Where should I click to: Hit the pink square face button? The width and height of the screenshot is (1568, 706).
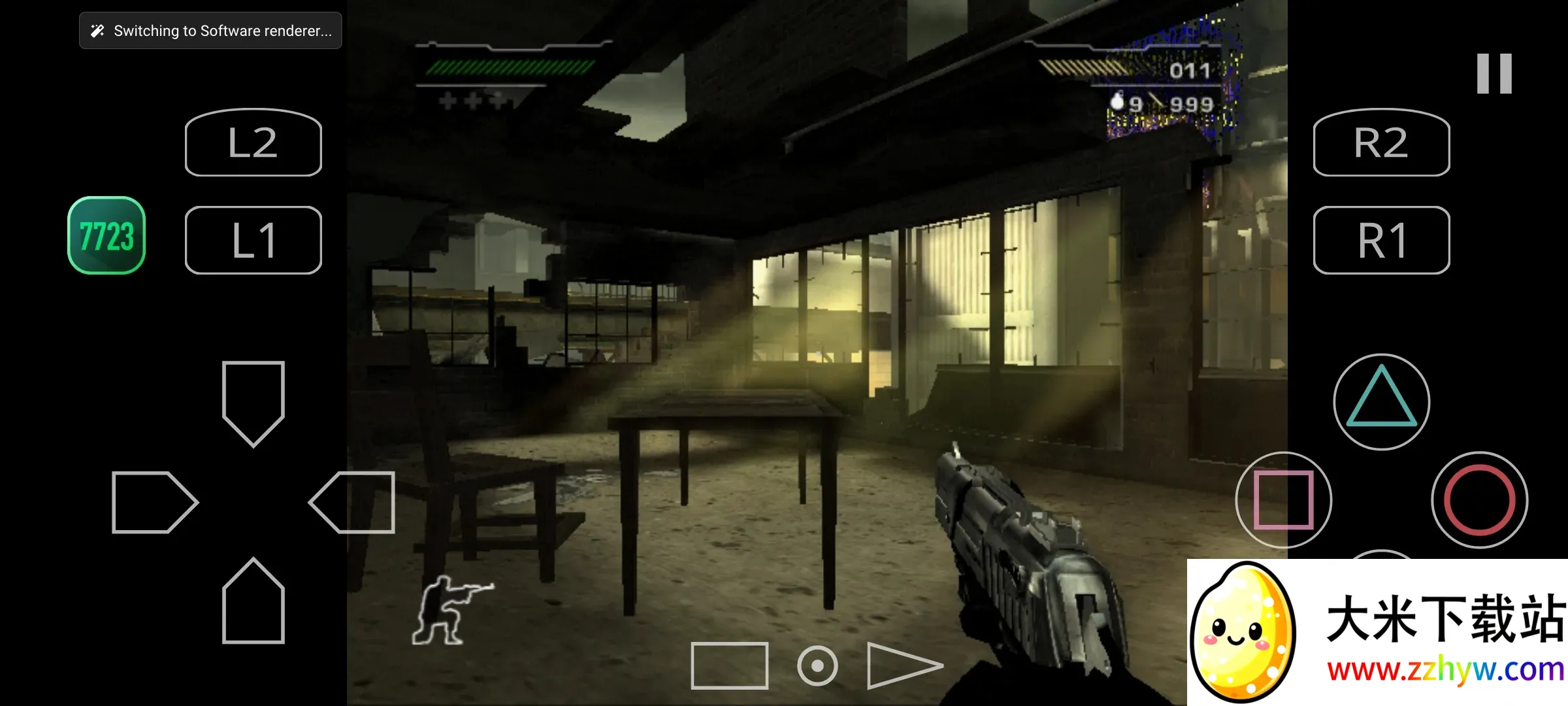click(x=1283, y=499)
